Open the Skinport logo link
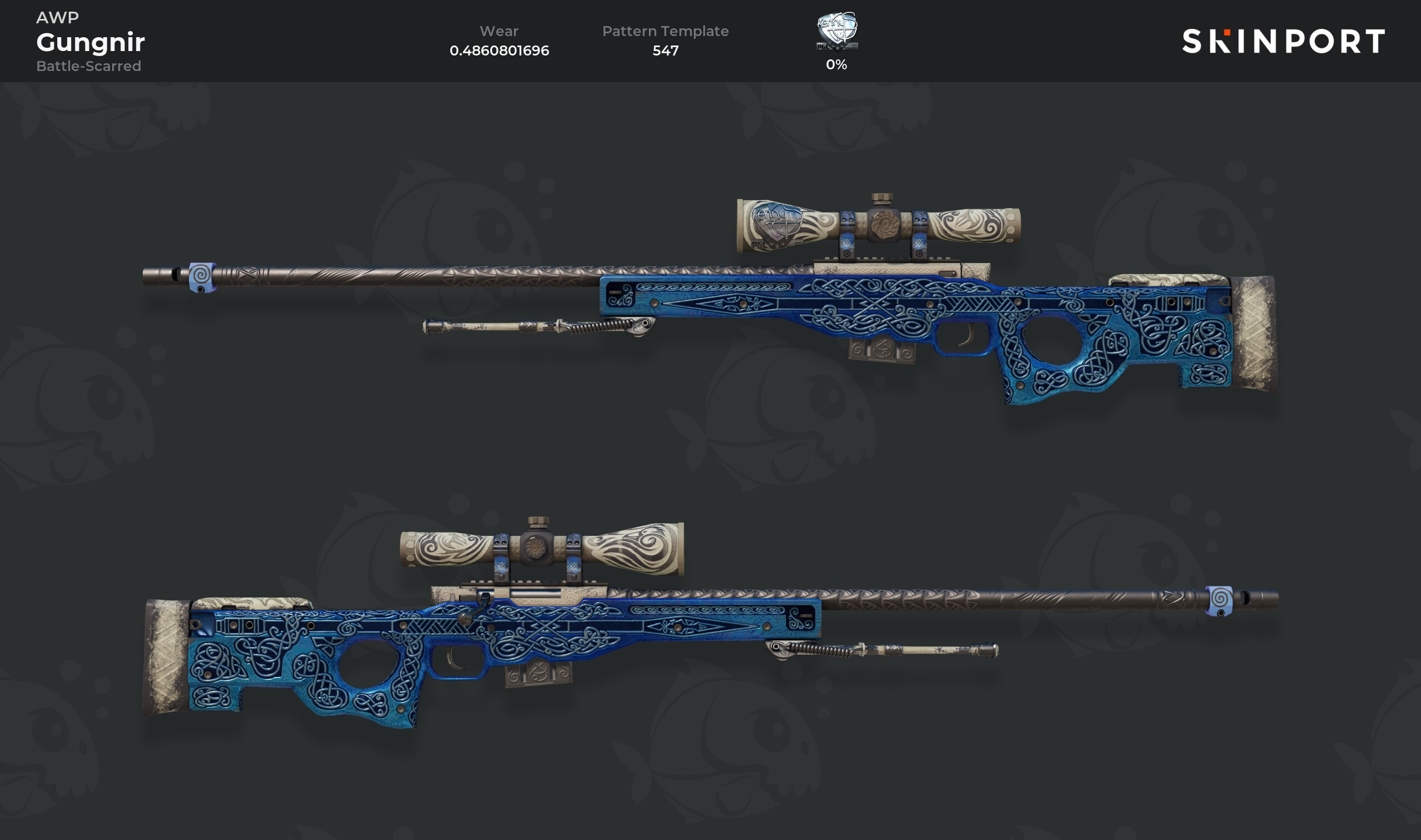 tap(1283, 41)
